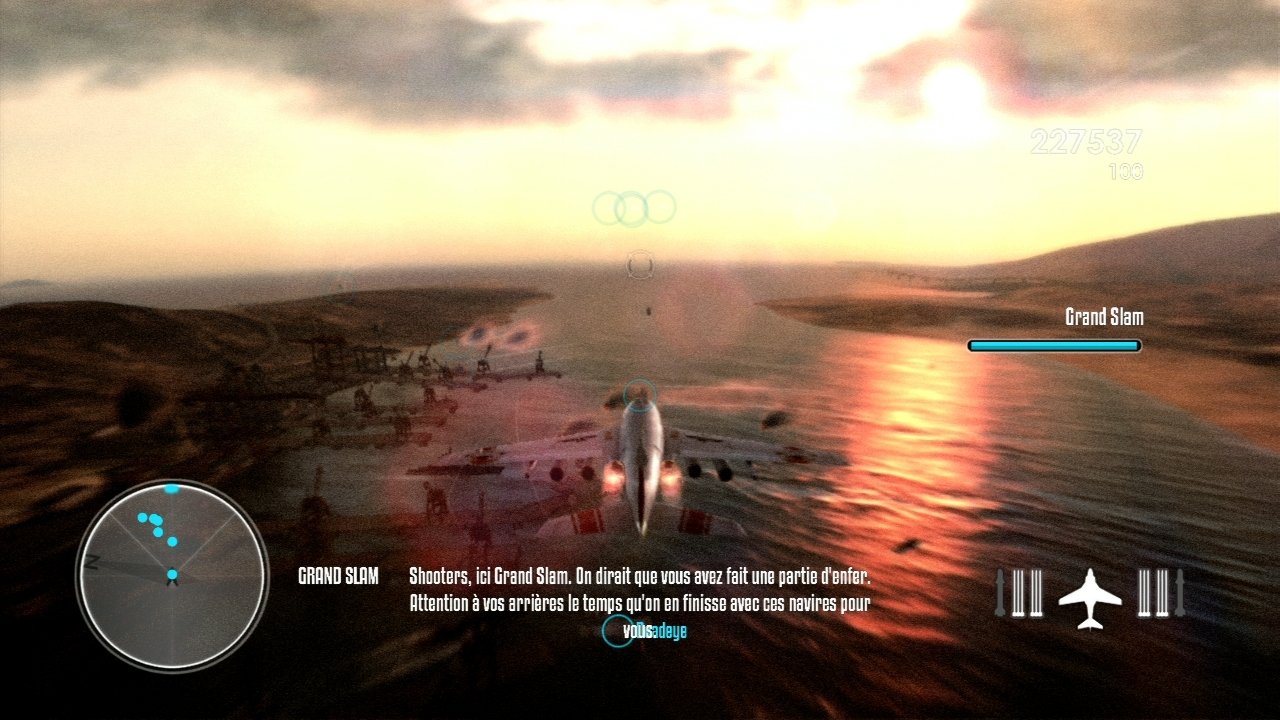Click the right missile weapon icon
This screenshot has width=1280, height=720.
[x=1178, y=592]
